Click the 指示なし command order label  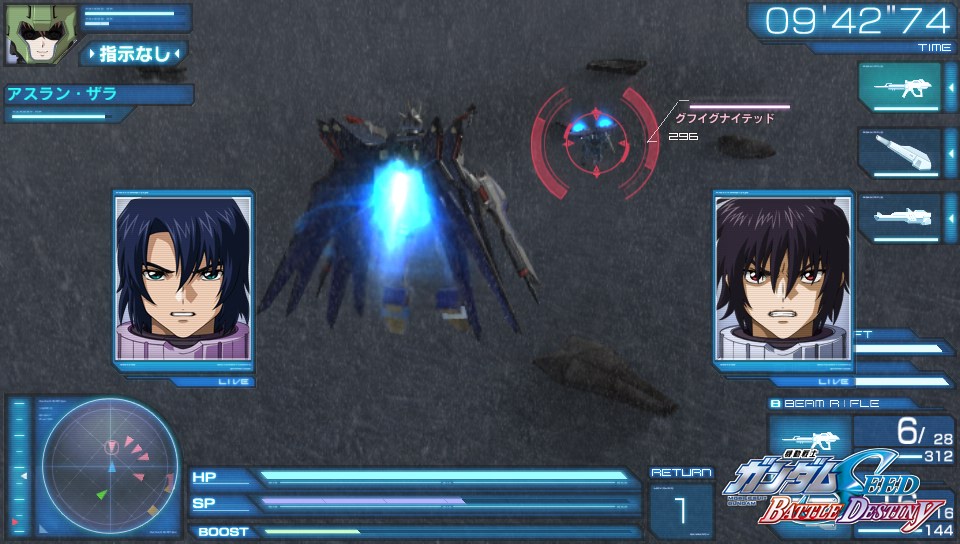[x=135, y=53]
